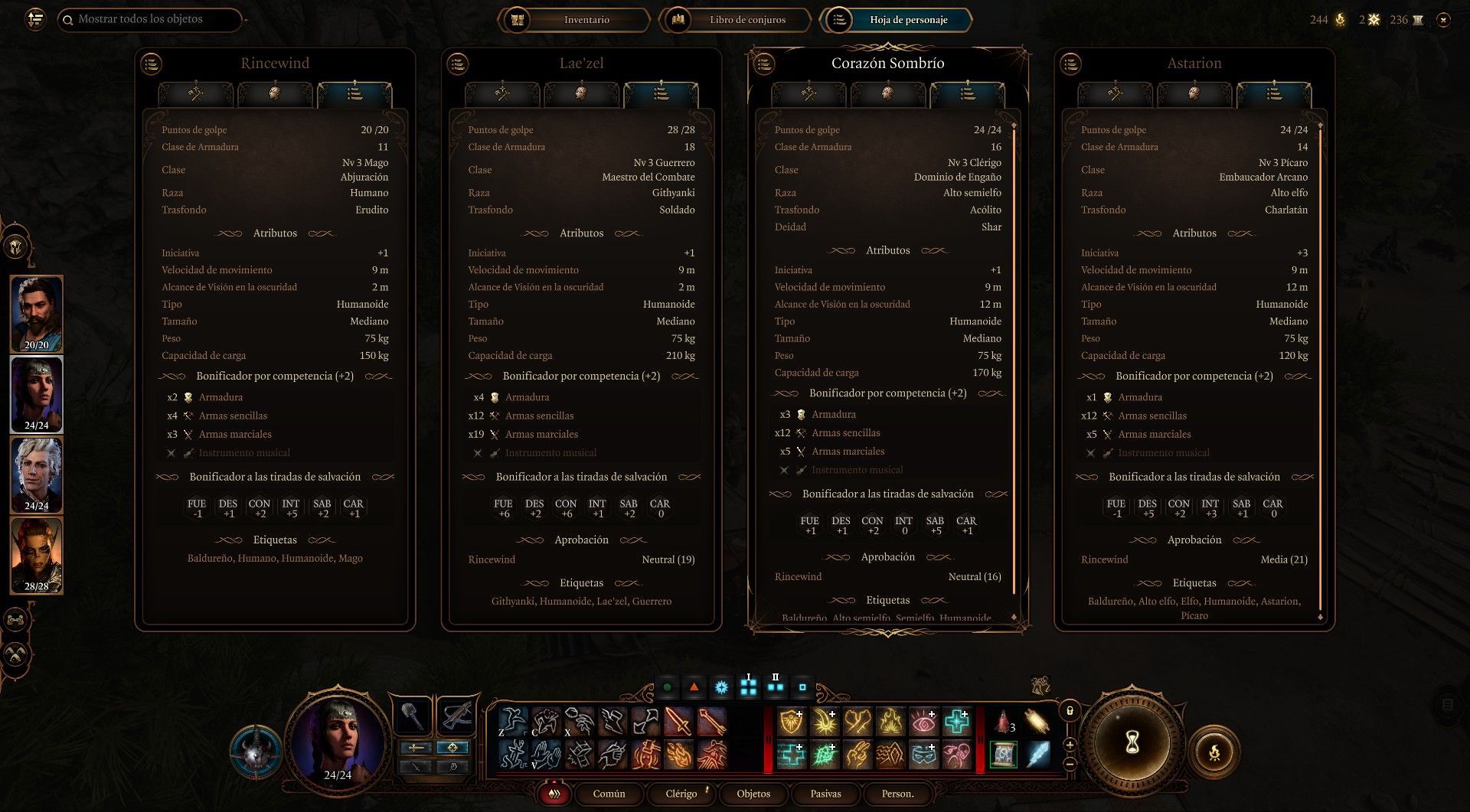
Task: Open the campfire rest button
Action: [1214, 753]
